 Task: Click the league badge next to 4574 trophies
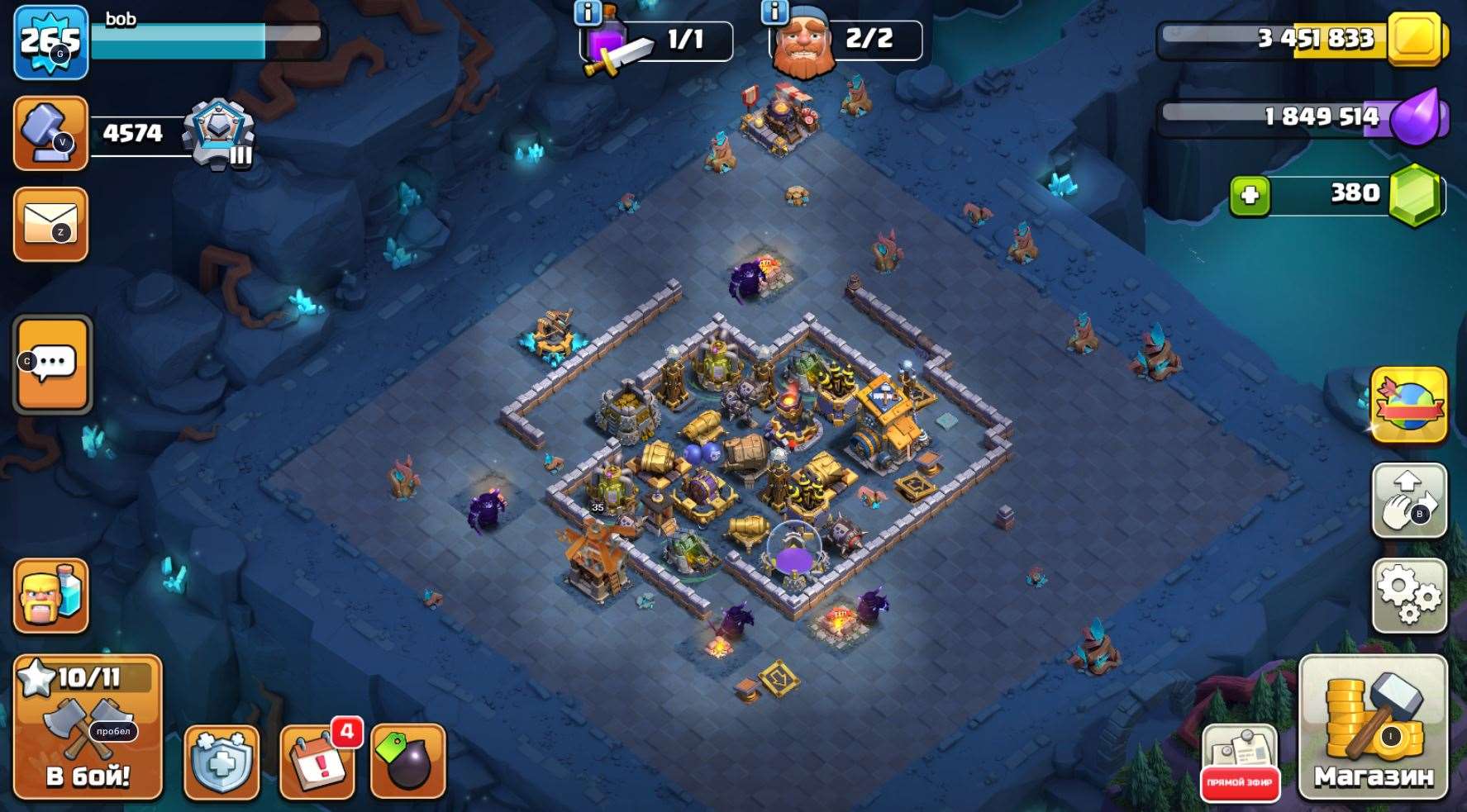[x=218, y=134]
